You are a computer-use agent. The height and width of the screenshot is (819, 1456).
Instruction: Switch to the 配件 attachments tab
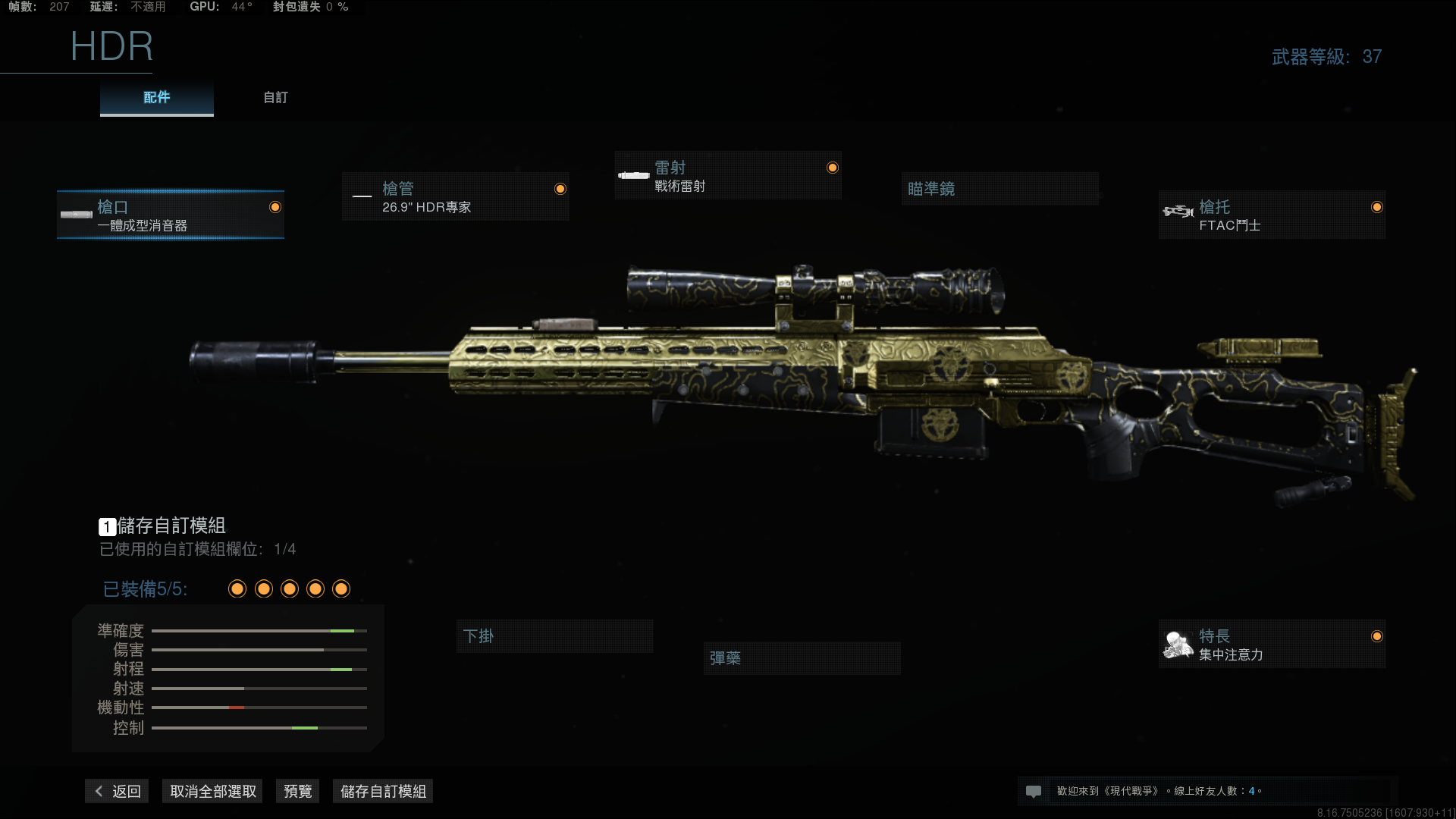coord(155,97)
